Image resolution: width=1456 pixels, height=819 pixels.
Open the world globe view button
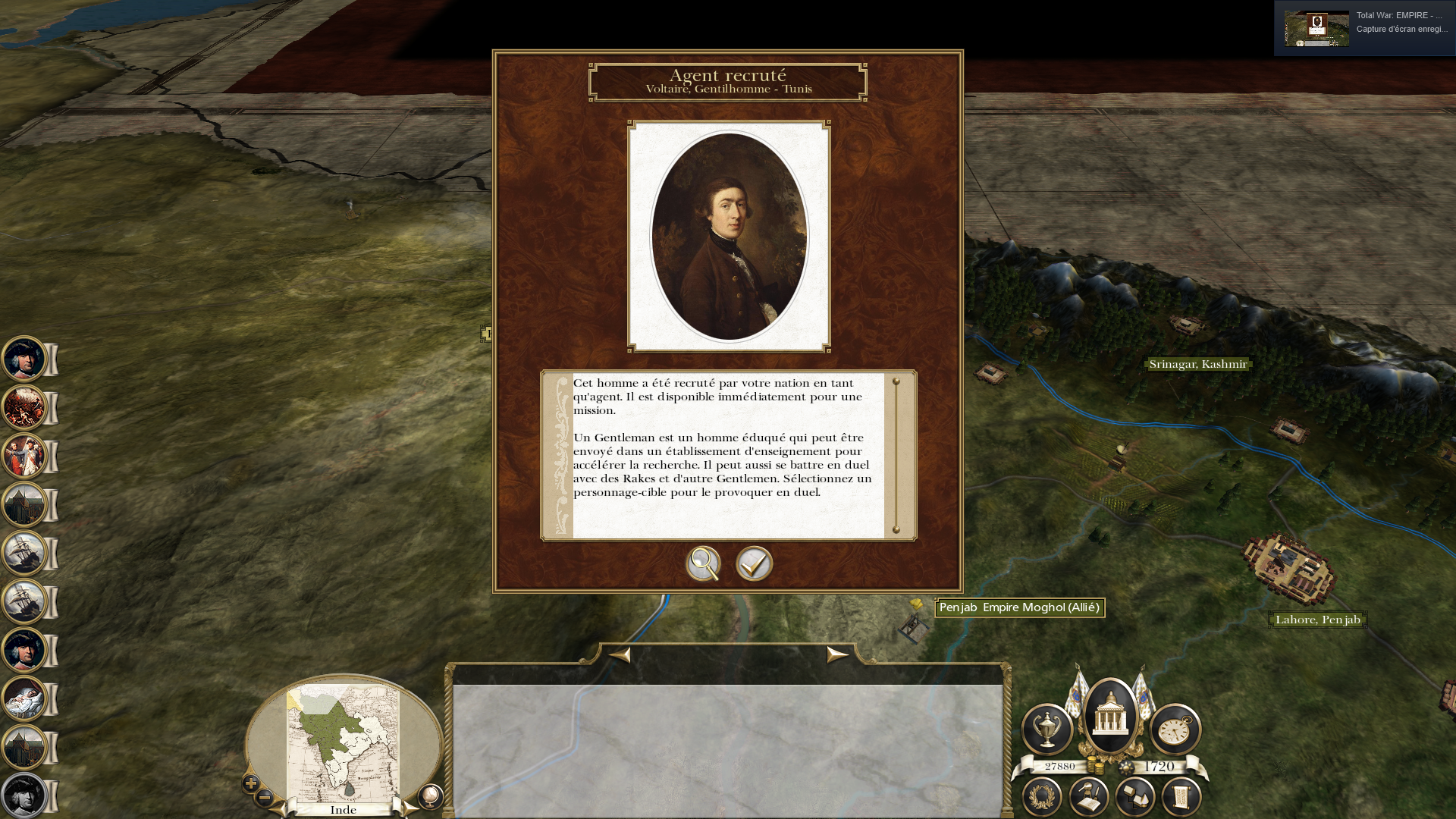click(430, 796)
